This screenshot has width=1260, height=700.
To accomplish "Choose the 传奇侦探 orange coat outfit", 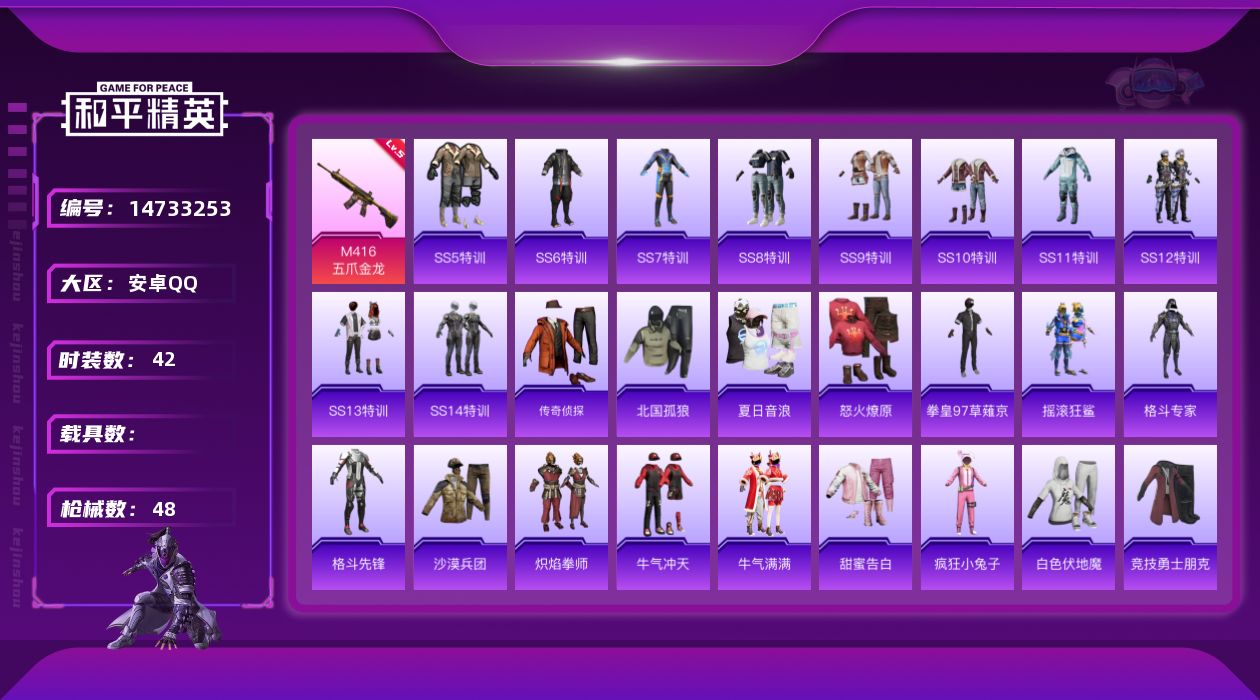I will click(561, 364).
